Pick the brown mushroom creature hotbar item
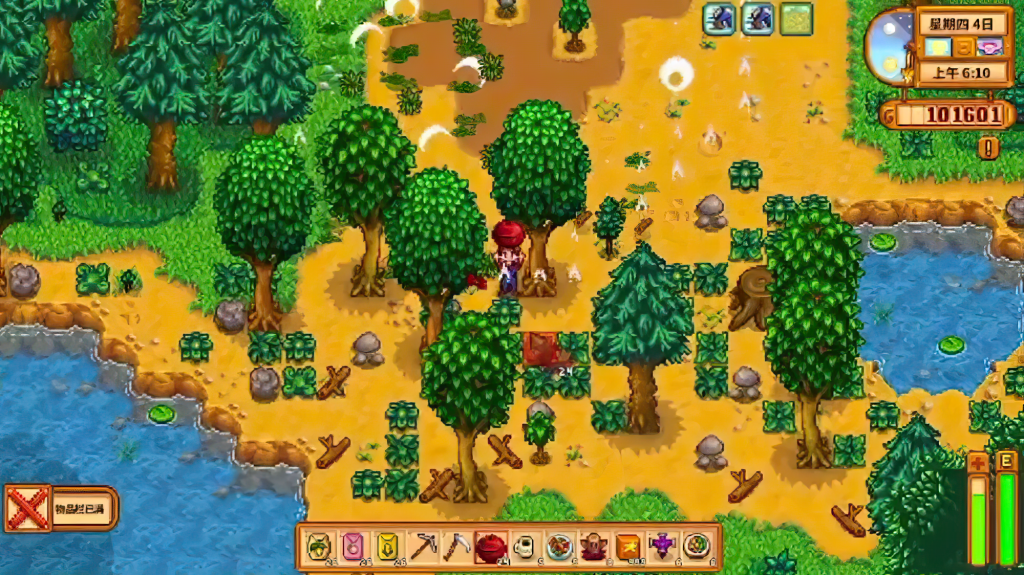This screenshot has height=575, width=1024. tap(594, 546)
